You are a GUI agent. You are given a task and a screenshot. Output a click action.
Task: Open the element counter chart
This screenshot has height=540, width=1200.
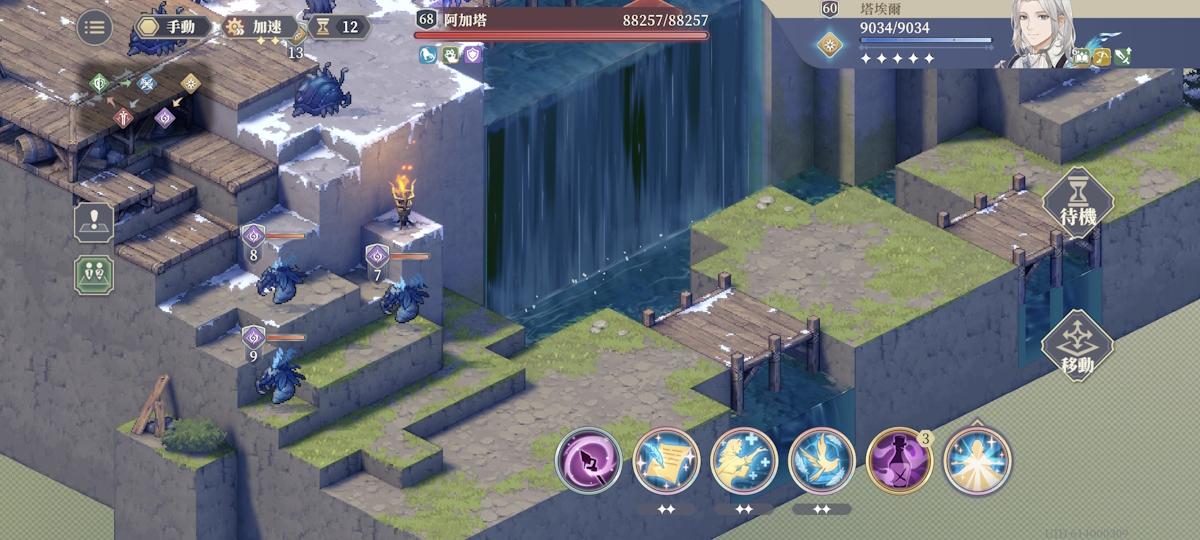click(x=145, y=100)
